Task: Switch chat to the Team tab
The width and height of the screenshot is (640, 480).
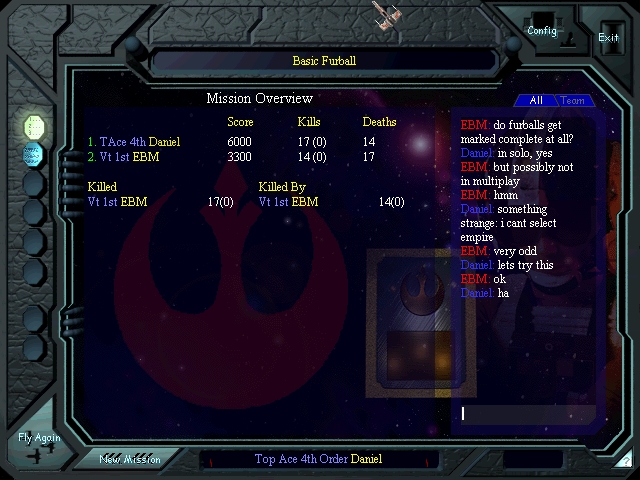Action: pos(573,100)
